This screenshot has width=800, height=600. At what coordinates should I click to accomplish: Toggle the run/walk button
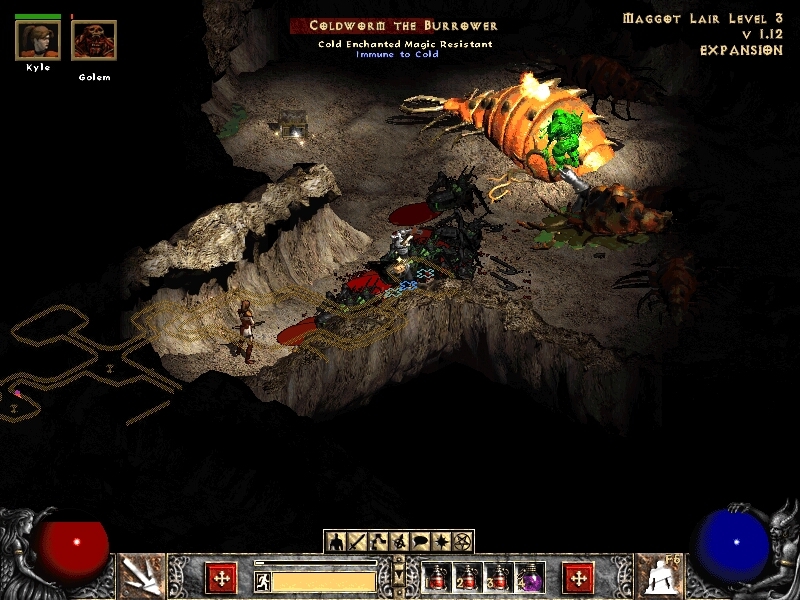pos(263,581)
